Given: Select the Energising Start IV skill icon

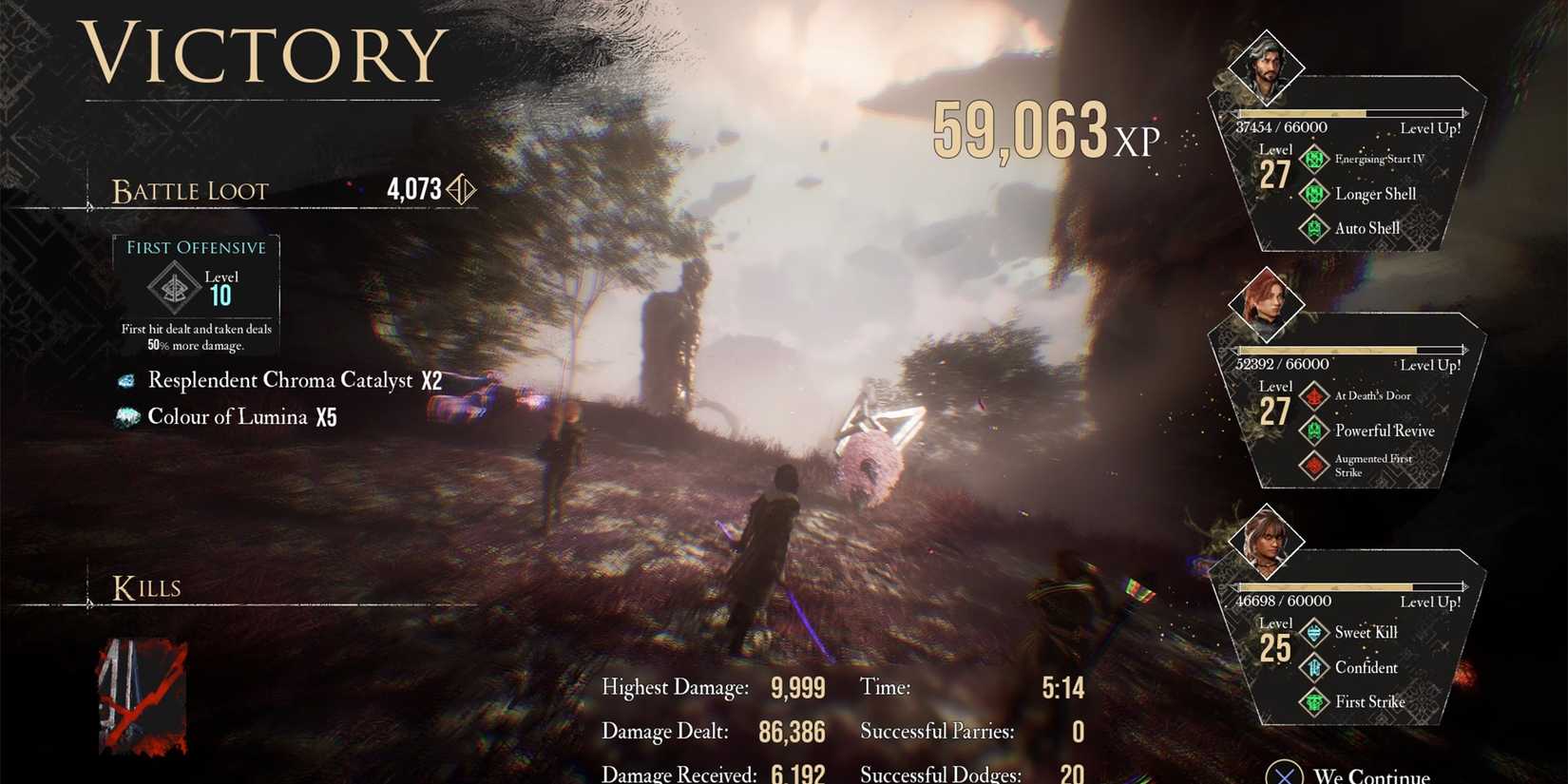Looking at the screenshot, I should point(1314,159).
